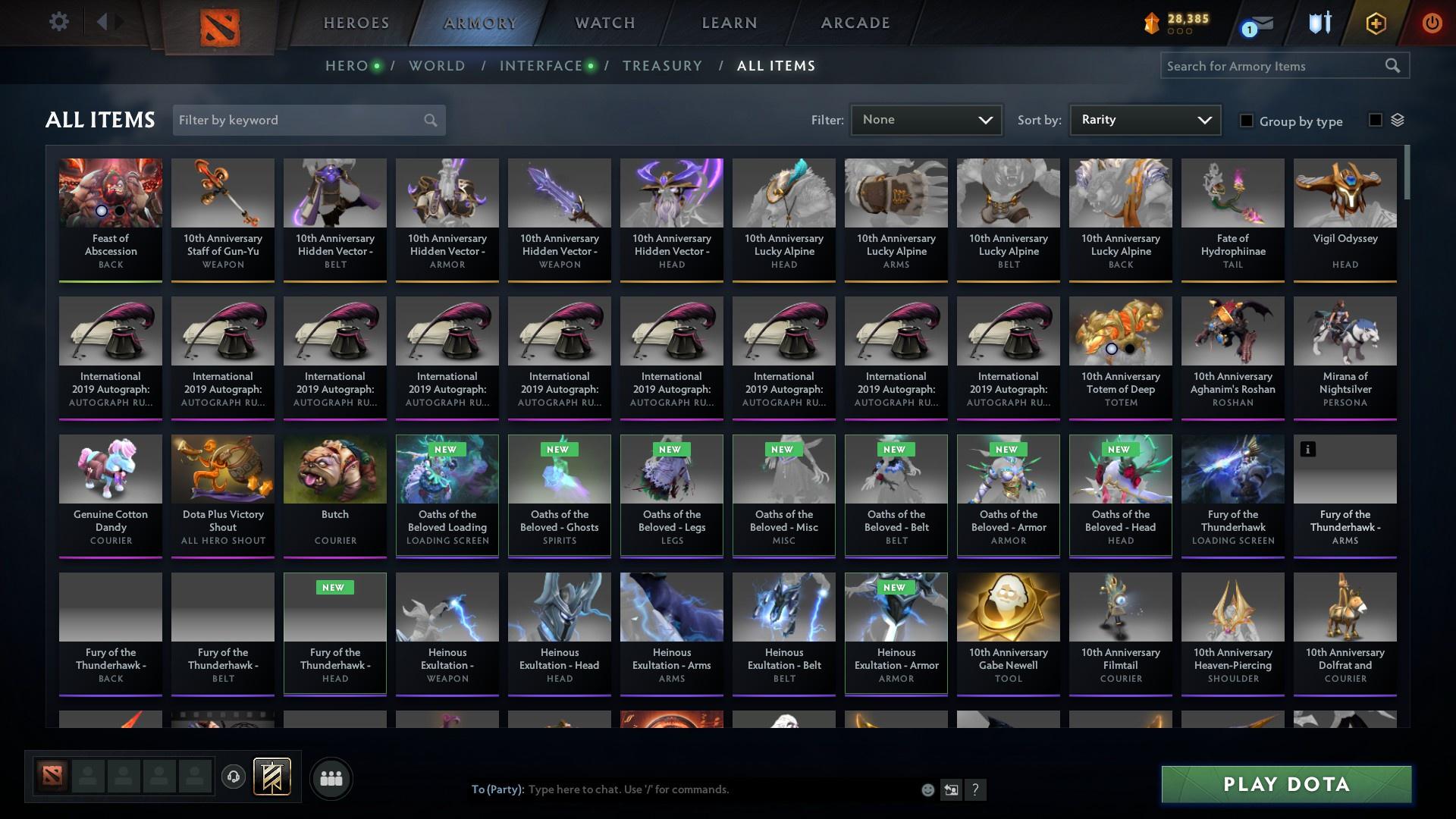Screen dimensions: 1456x819
Task: Click the Dota Plus gold hexagon icon
Action: (x=1375, y=23)
